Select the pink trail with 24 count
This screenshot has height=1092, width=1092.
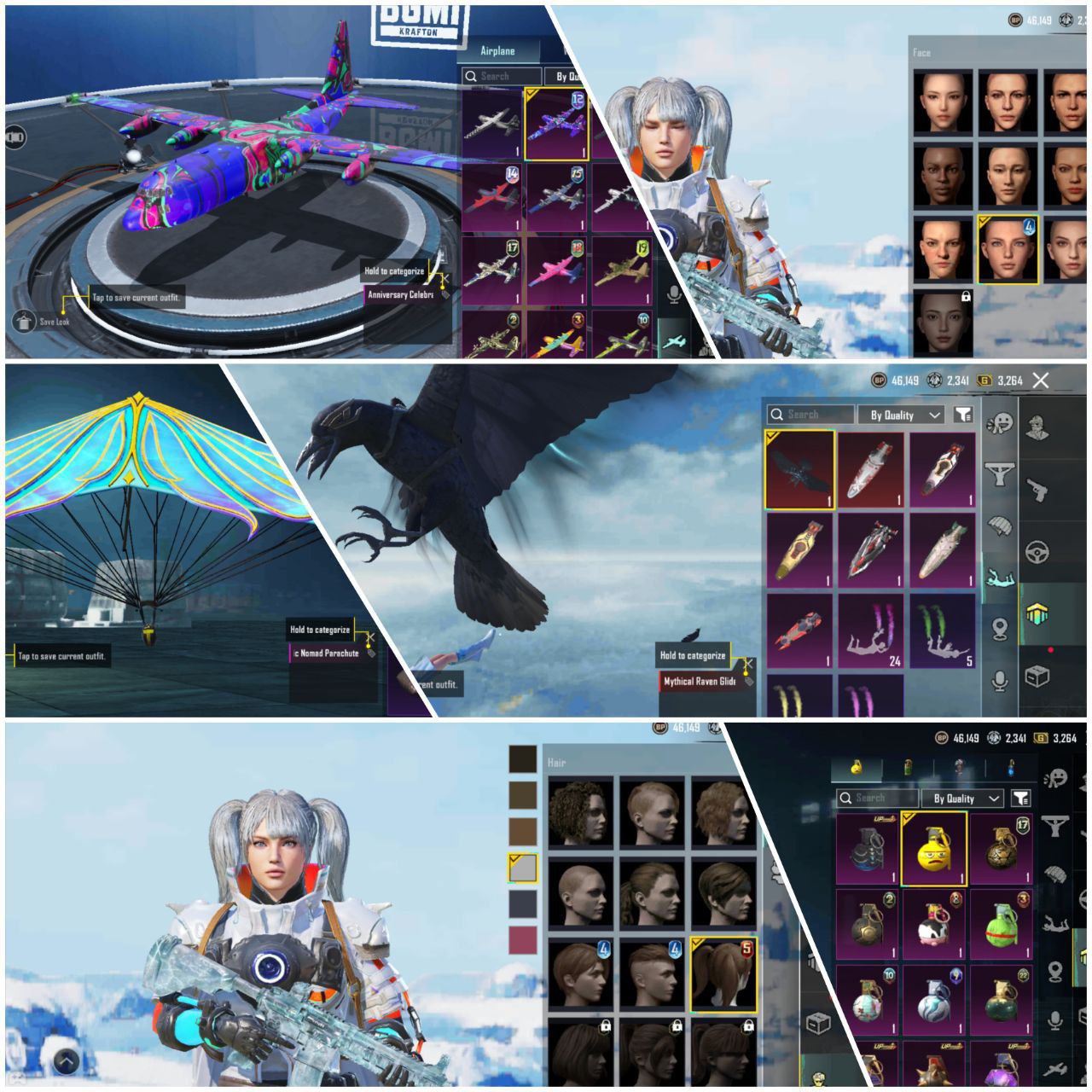870,631
